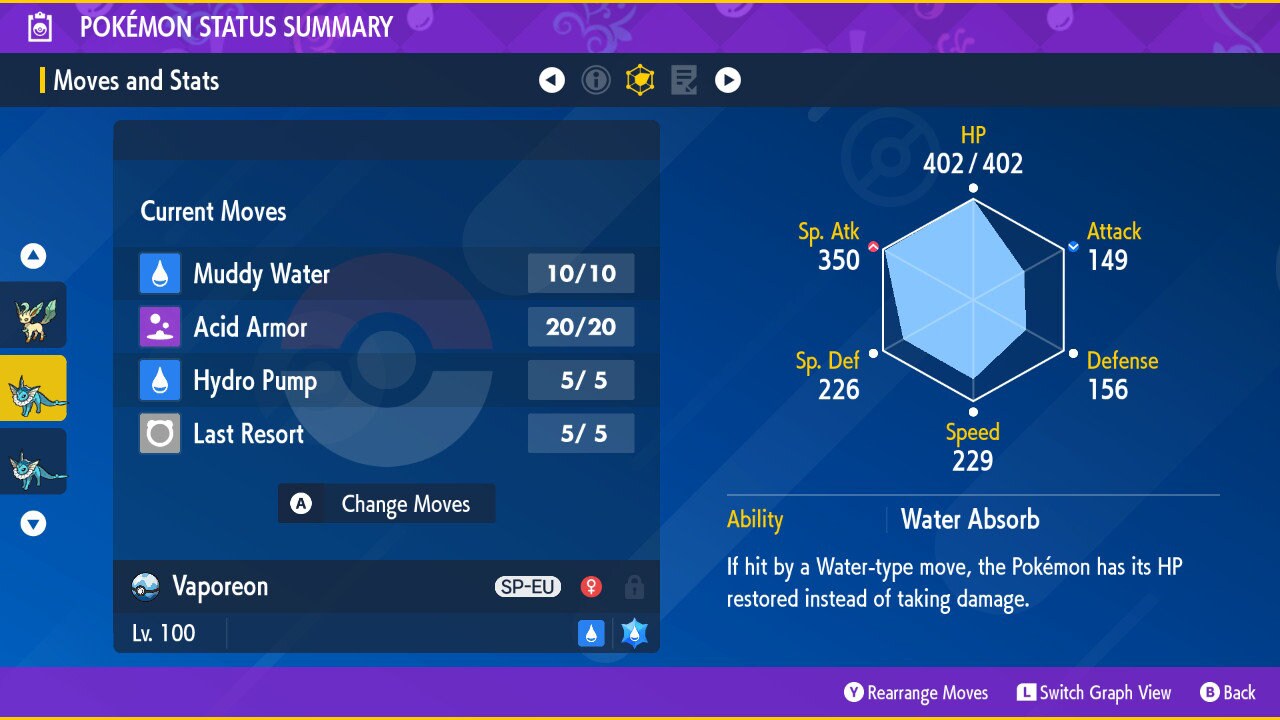1280x720 pixels.
Task: Select the Acid Armor move
Action: tap(386, 327)
